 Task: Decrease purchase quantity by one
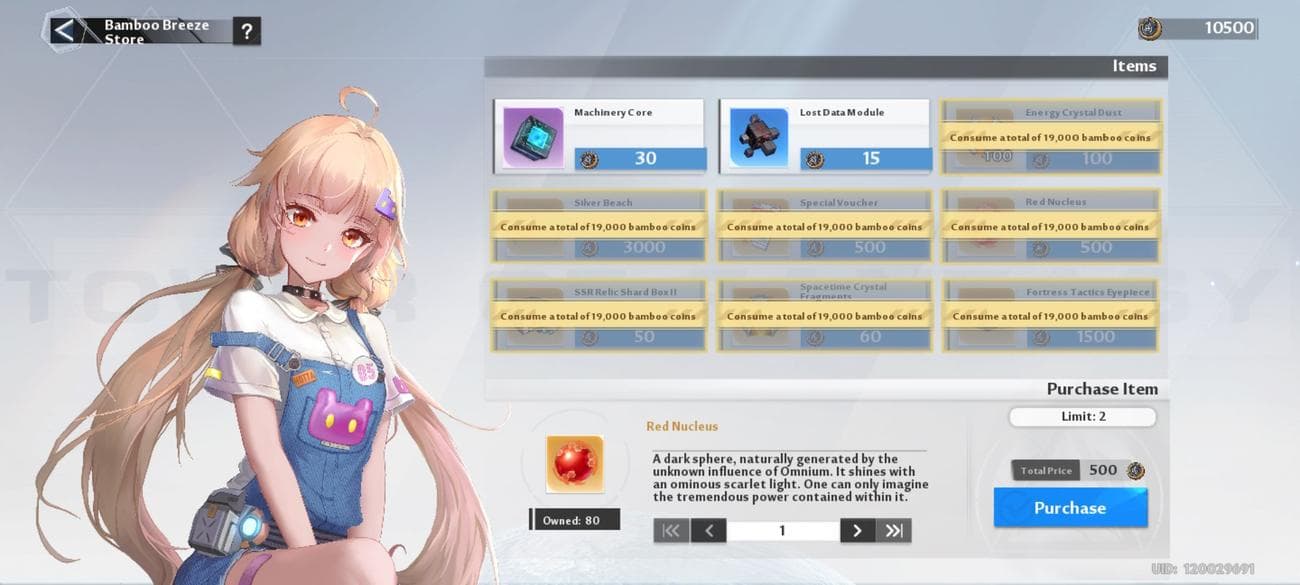(708, 531)
